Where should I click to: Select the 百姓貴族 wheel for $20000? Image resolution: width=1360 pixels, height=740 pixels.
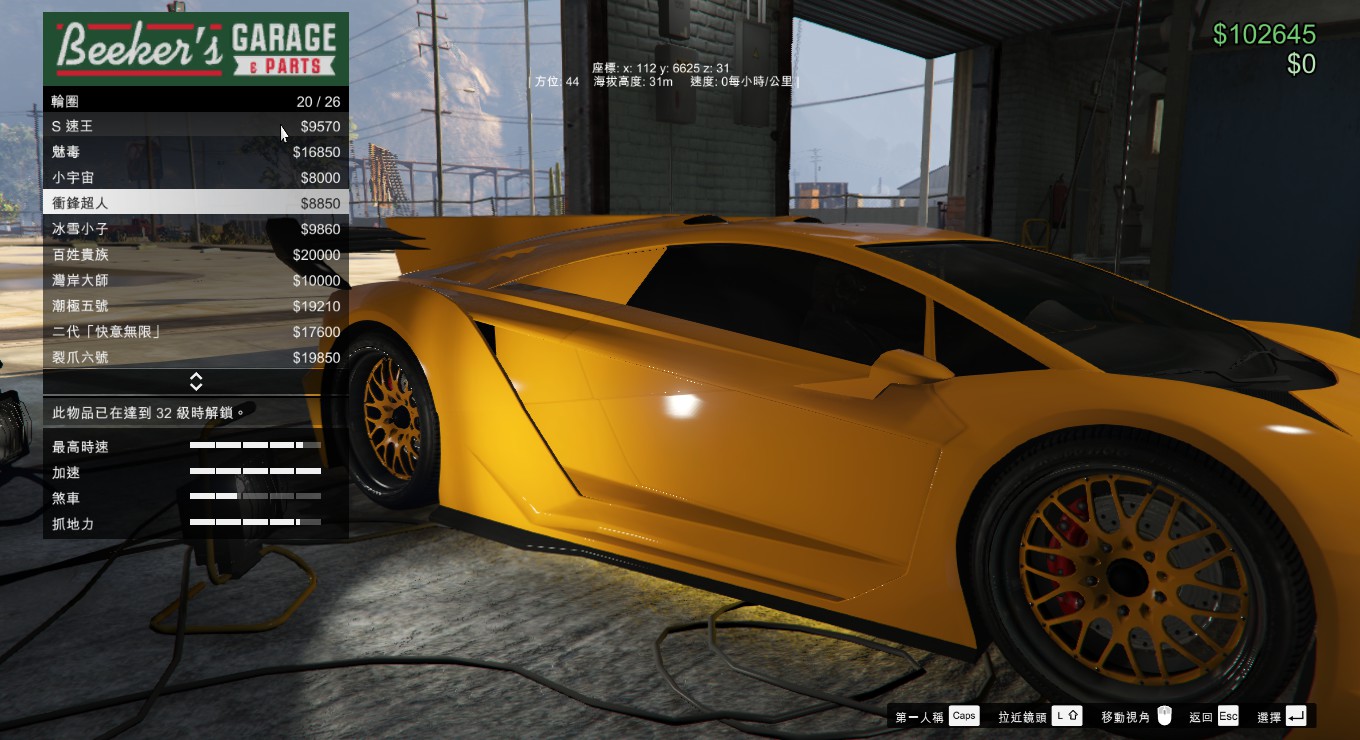pos(195,255)
